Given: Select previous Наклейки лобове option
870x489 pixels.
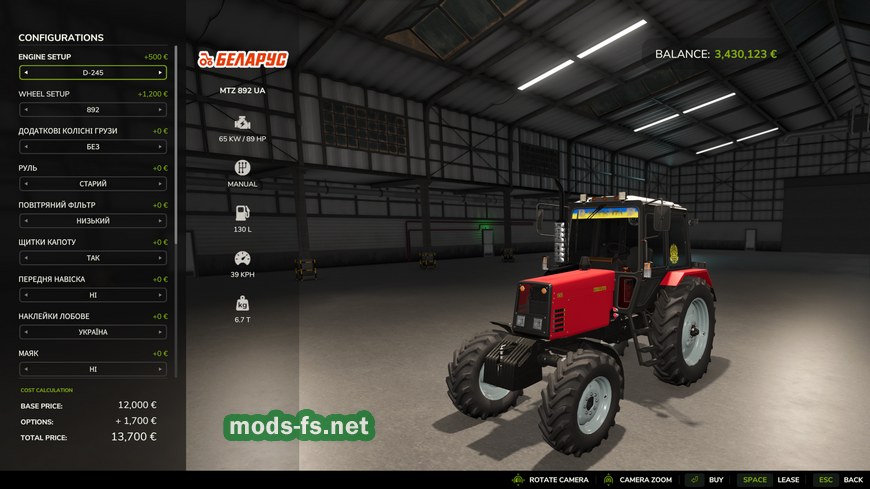Looking at the screenshot, I should coord(26,332).
